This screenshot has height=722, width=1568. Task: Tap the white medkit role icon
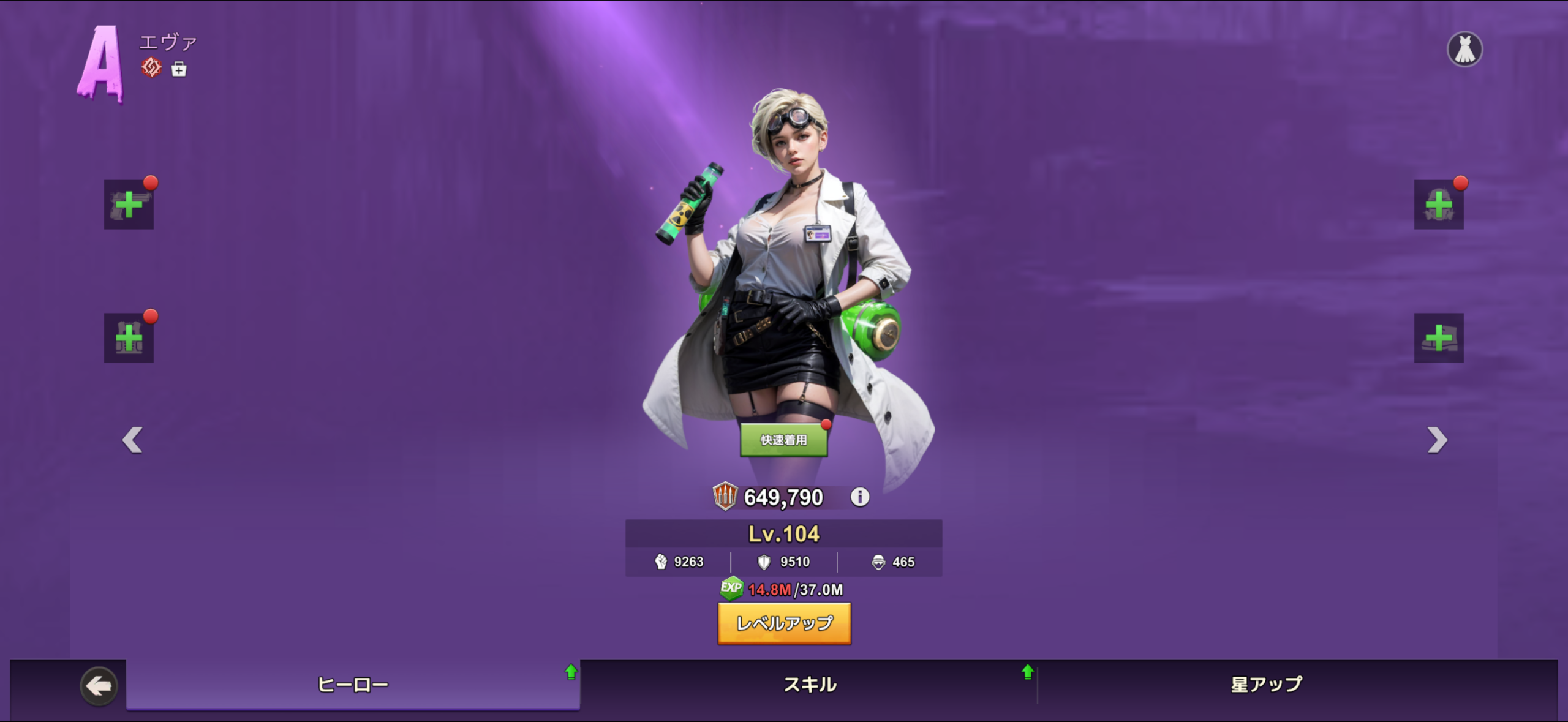tap(179, 69)
